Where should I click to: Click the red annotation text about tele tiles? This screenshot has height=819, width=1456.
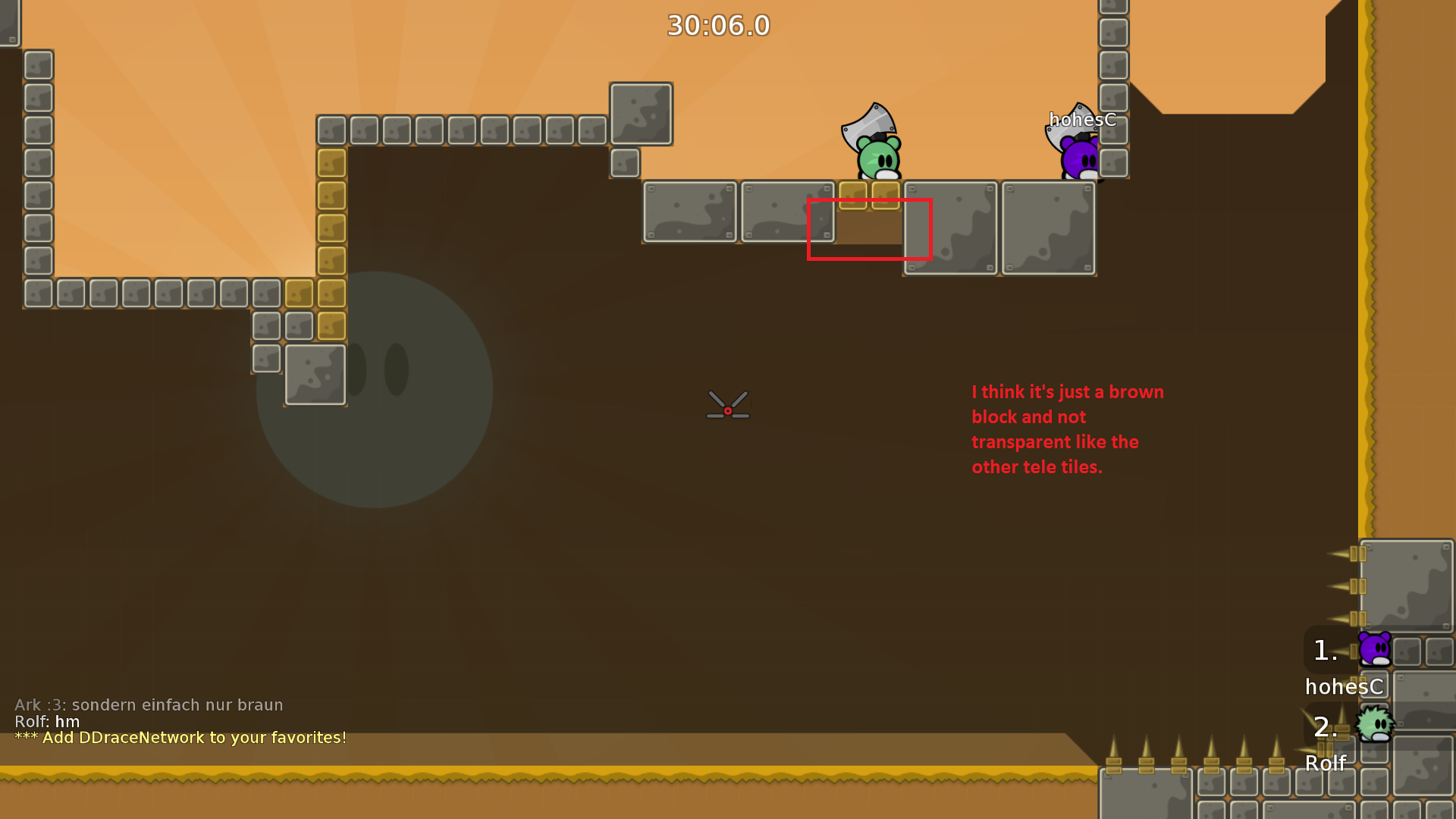click(x=1067, y=429)
